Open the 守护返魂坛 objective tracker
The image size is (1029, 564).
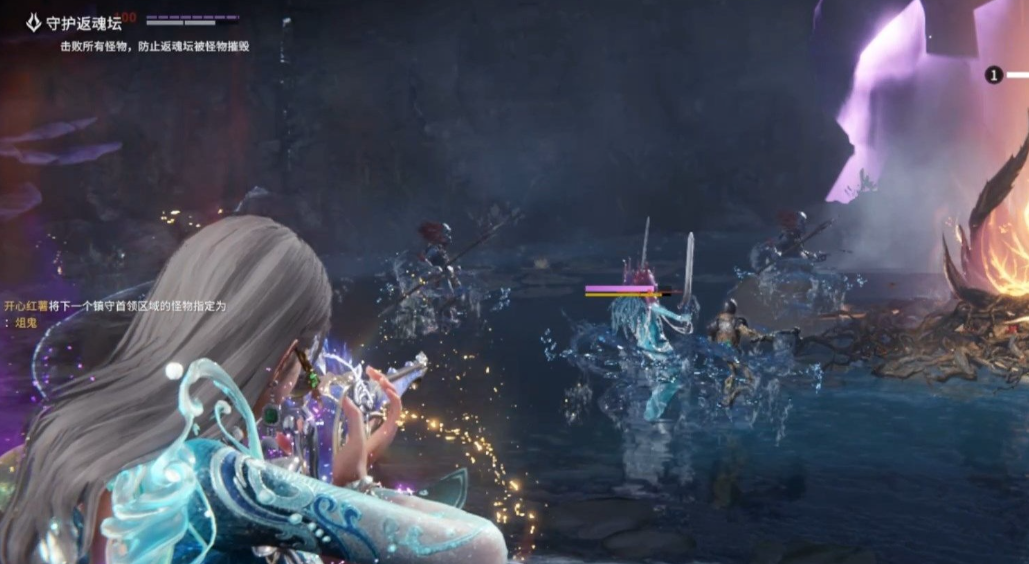(x=84, y=23)
